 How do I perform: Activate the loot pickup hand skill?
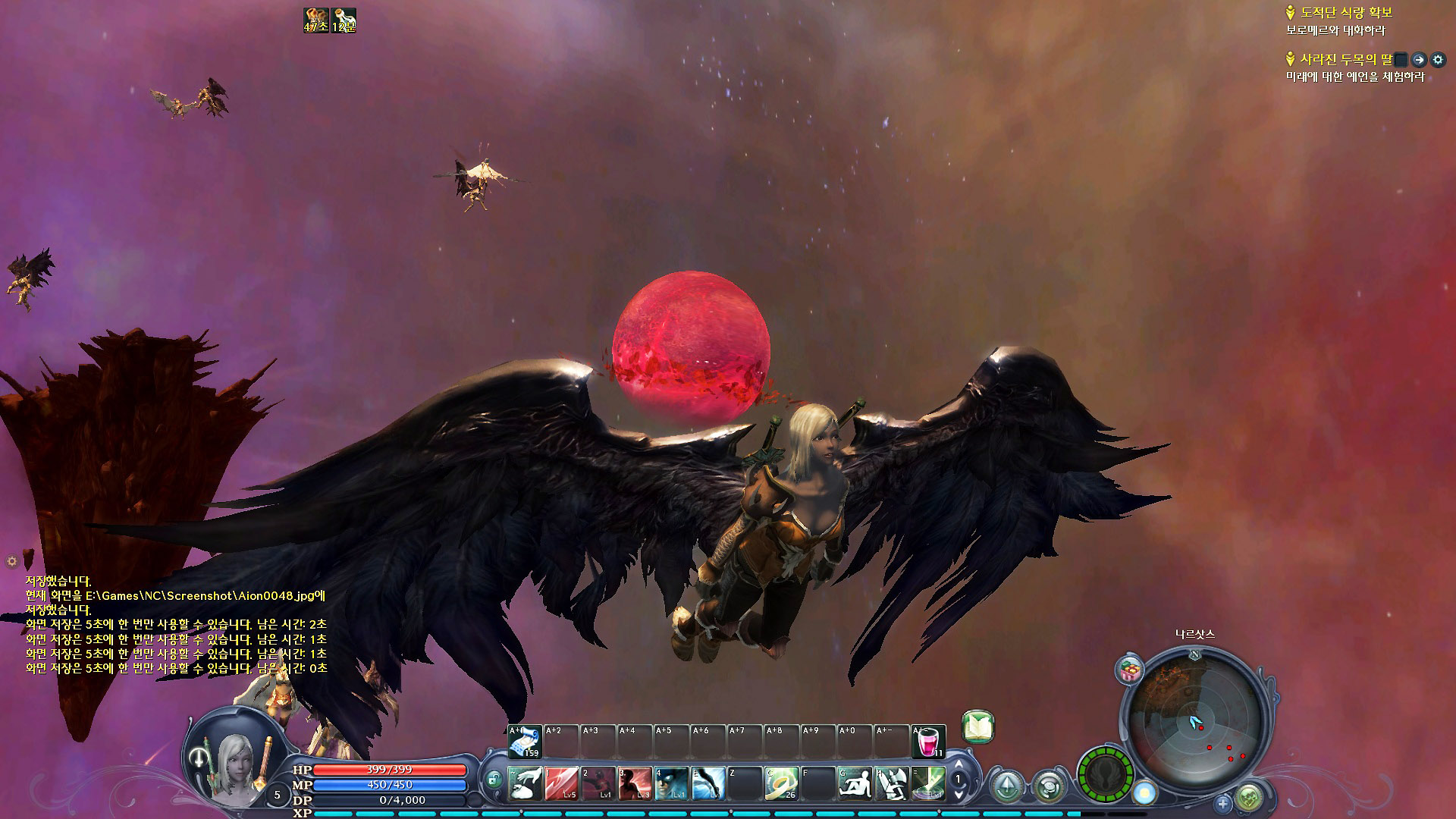tap(525, 783)
